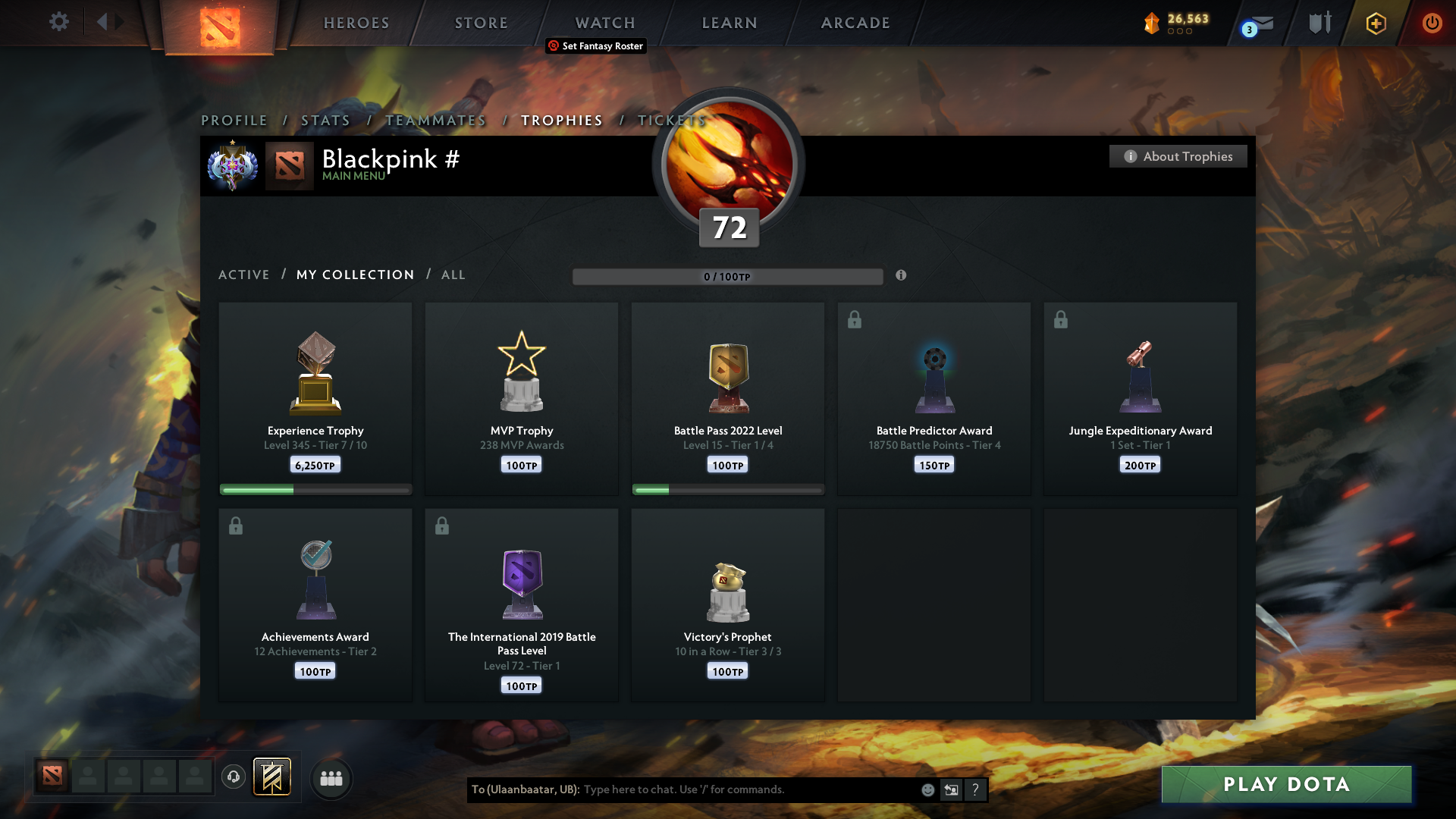
Task: Click the plus hexagon shard icon
Action: [1376, 24]
